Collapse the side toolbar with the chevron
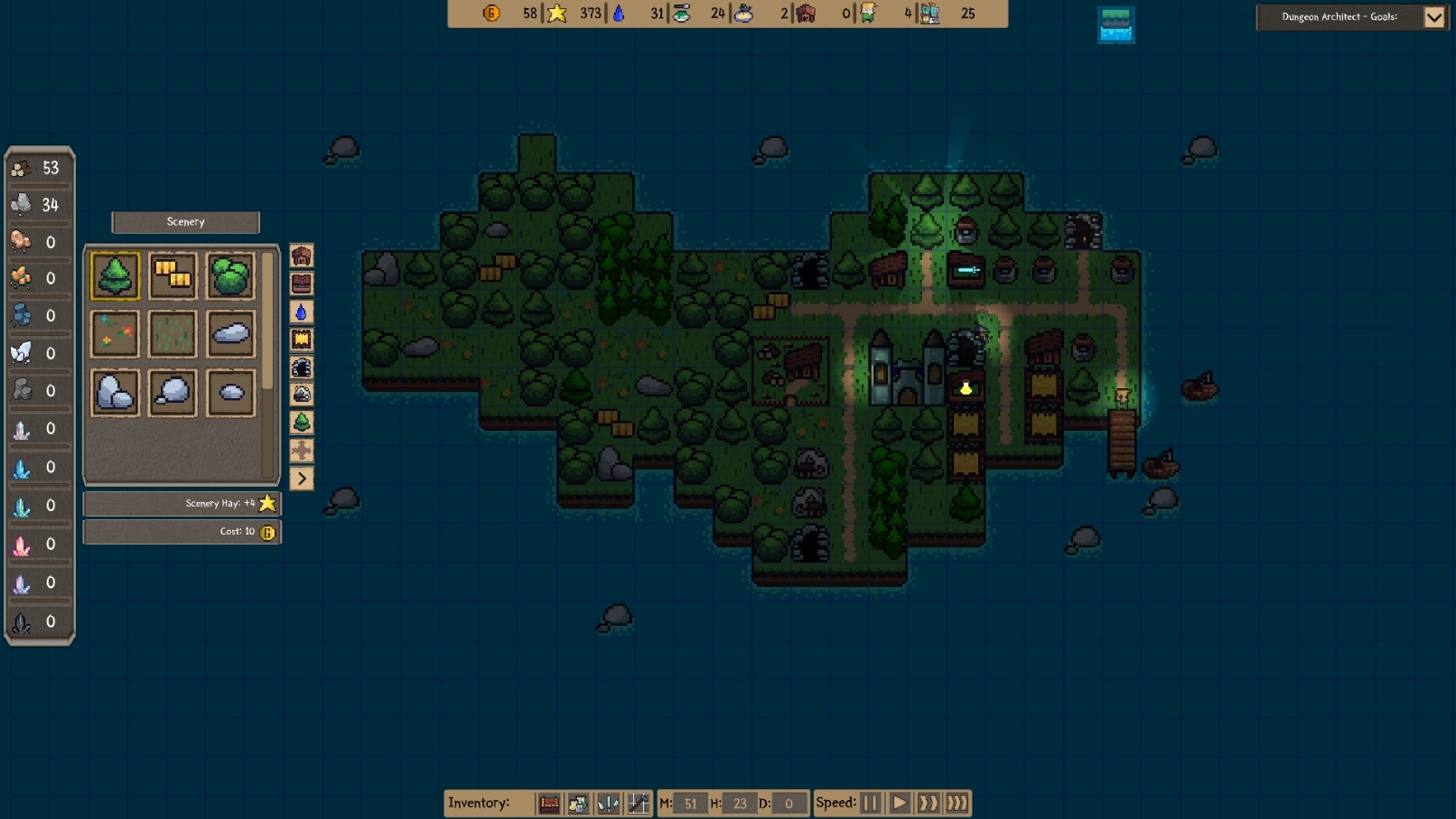 301,478
